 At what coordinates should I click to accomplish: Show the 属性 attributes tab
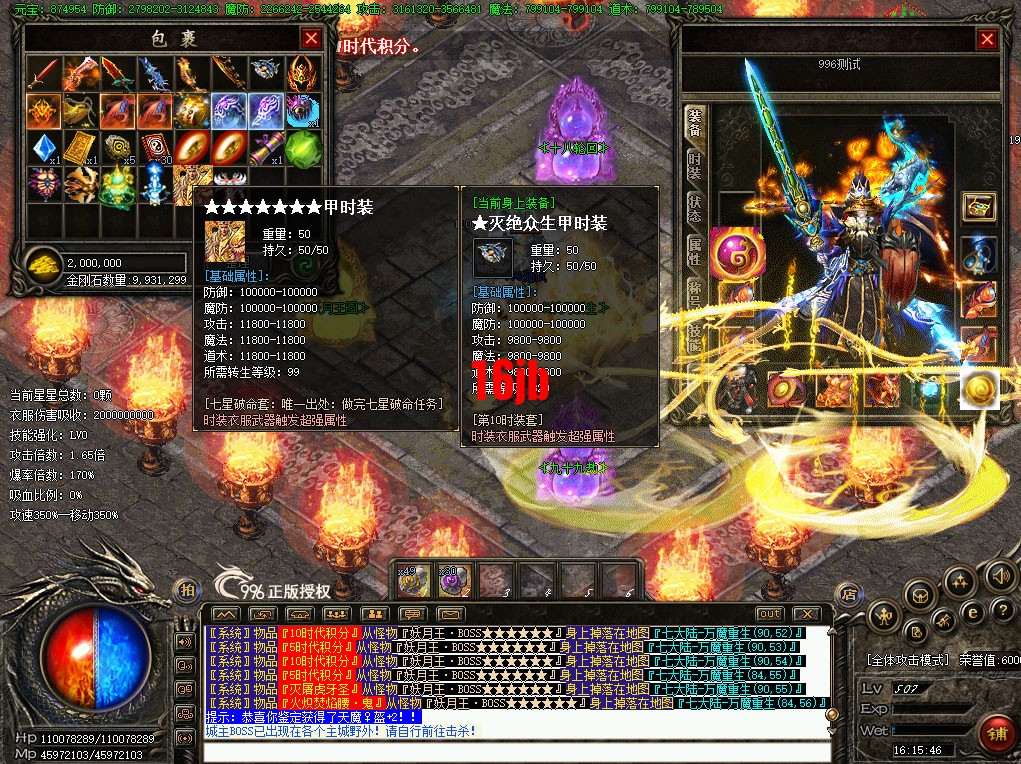(x=694, y=250)
